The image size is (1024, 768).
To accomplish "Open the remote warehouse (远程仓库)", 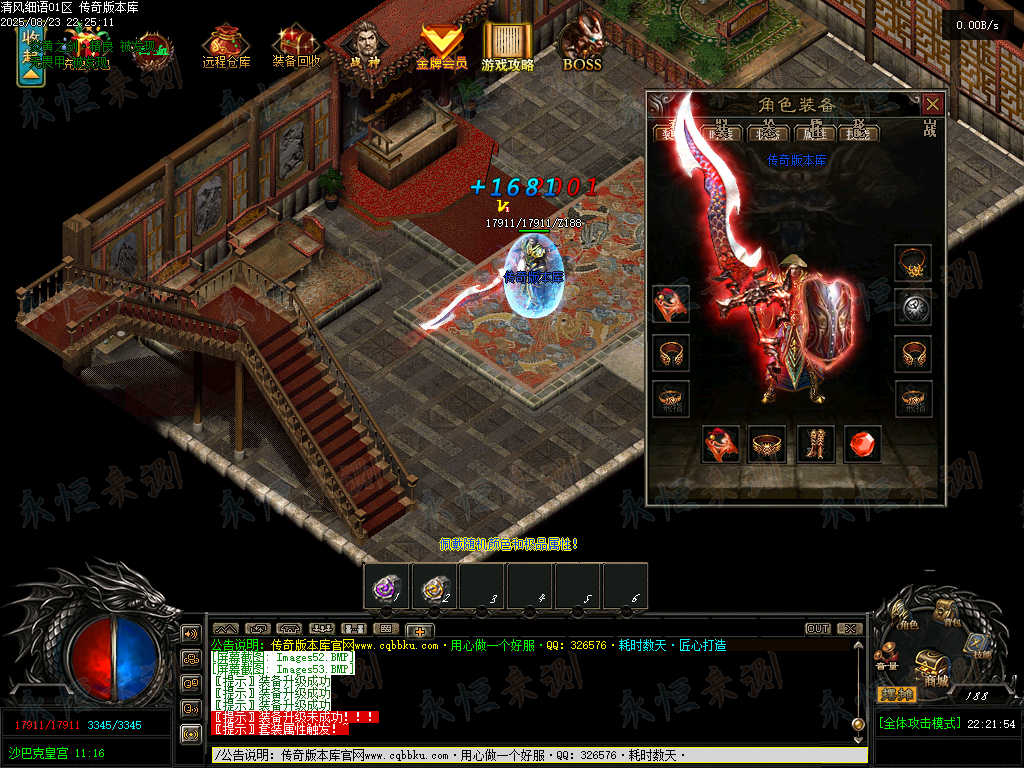I will (226, 46).
